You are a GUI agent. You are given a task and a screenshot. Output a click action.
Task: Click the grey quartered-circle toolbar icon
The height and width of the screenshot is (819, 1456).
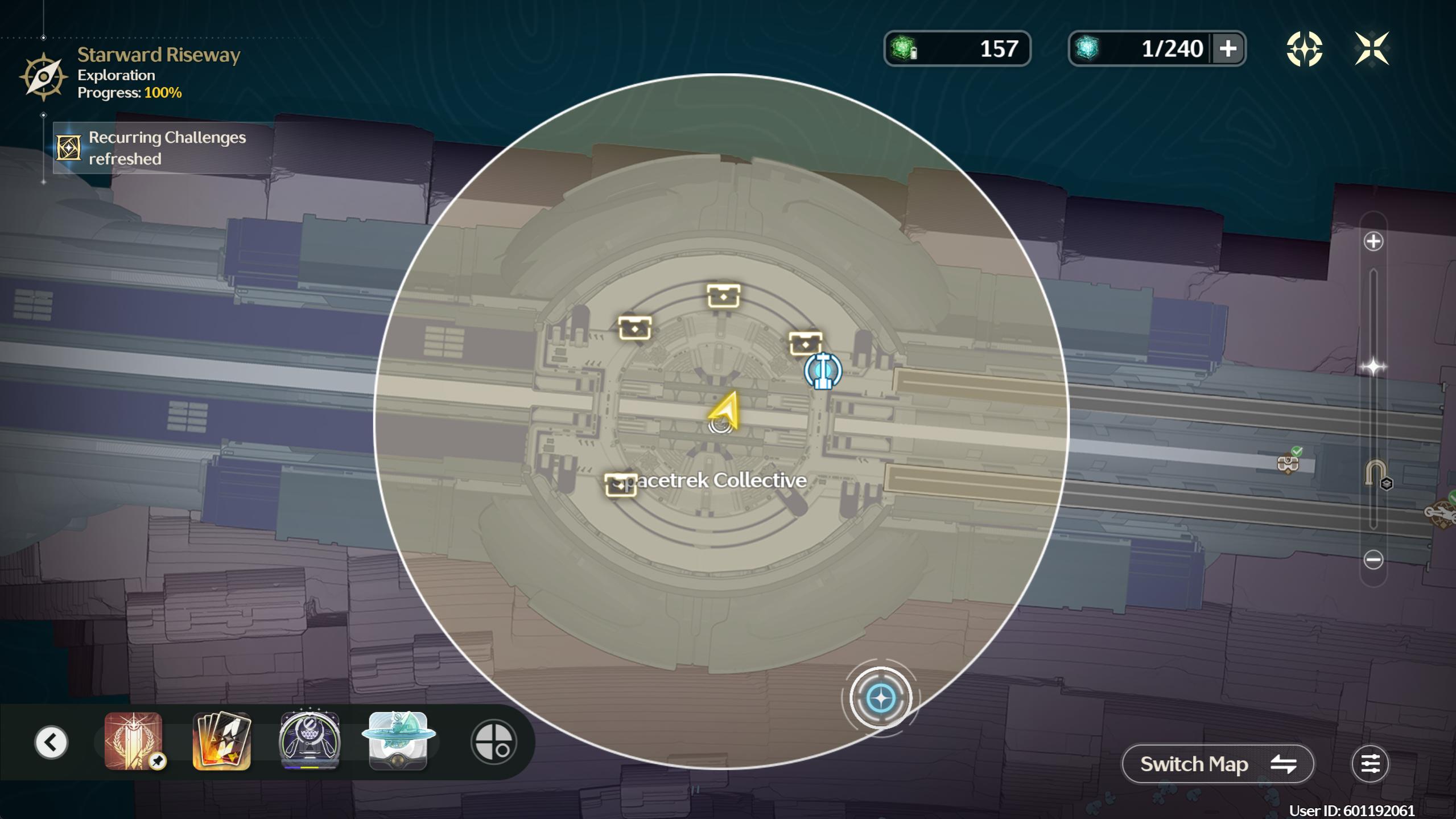tap(493, 742)
